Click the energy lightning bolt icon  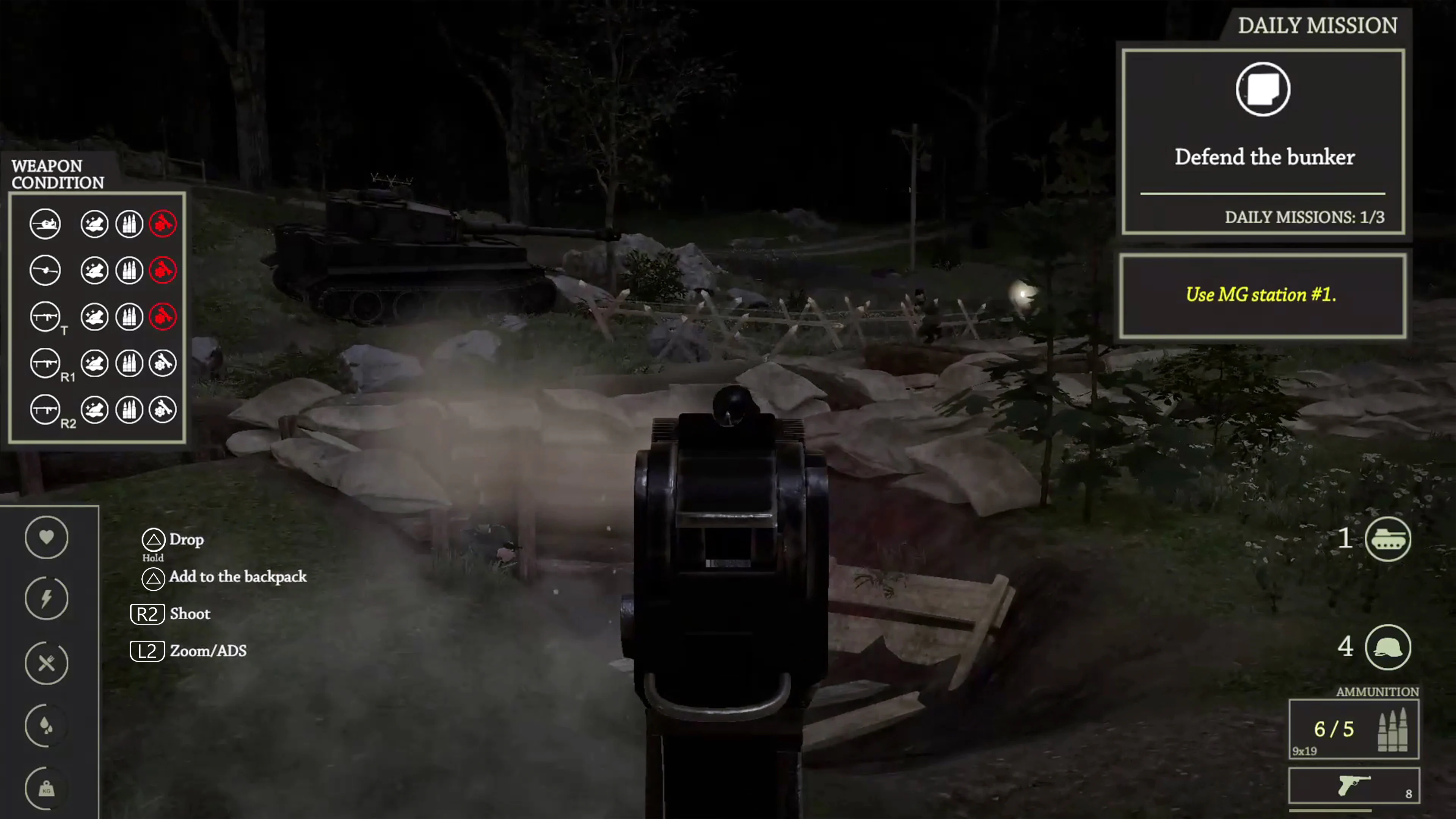pyautogui.click(x=46, y=598)
